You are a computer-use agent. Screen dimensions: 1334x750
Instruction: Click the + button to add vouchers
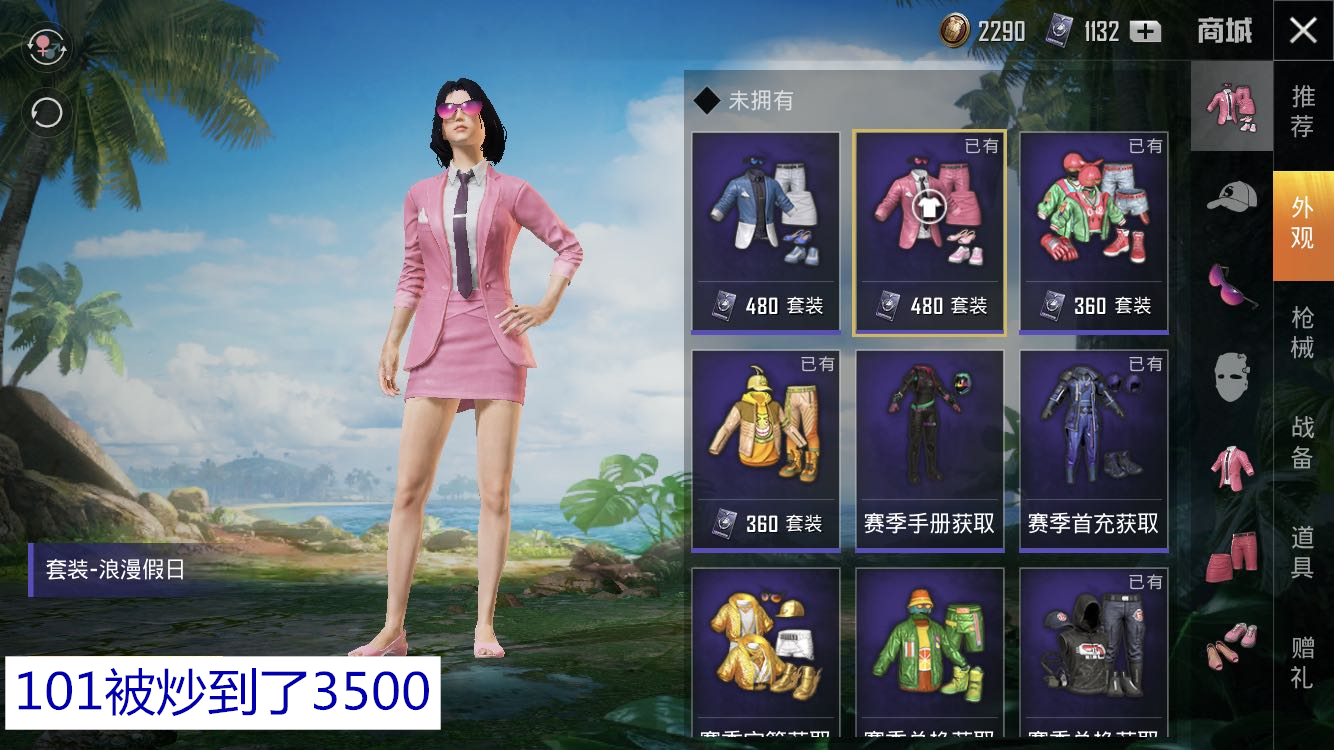click(x=1143, y=31)
